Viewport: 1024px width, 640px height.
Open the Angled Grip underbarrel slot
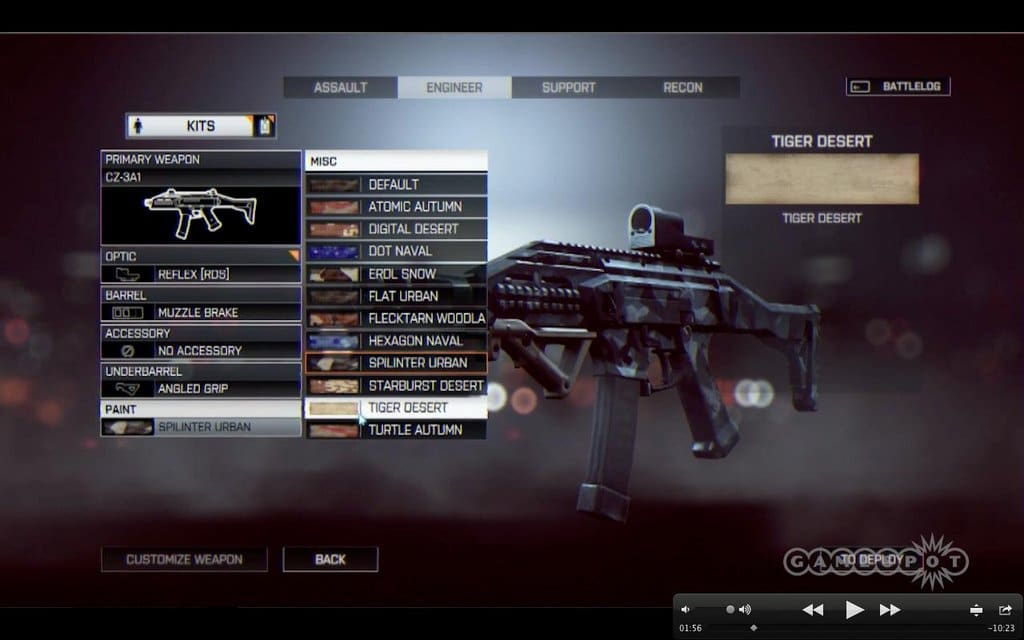tap(201, 388)
